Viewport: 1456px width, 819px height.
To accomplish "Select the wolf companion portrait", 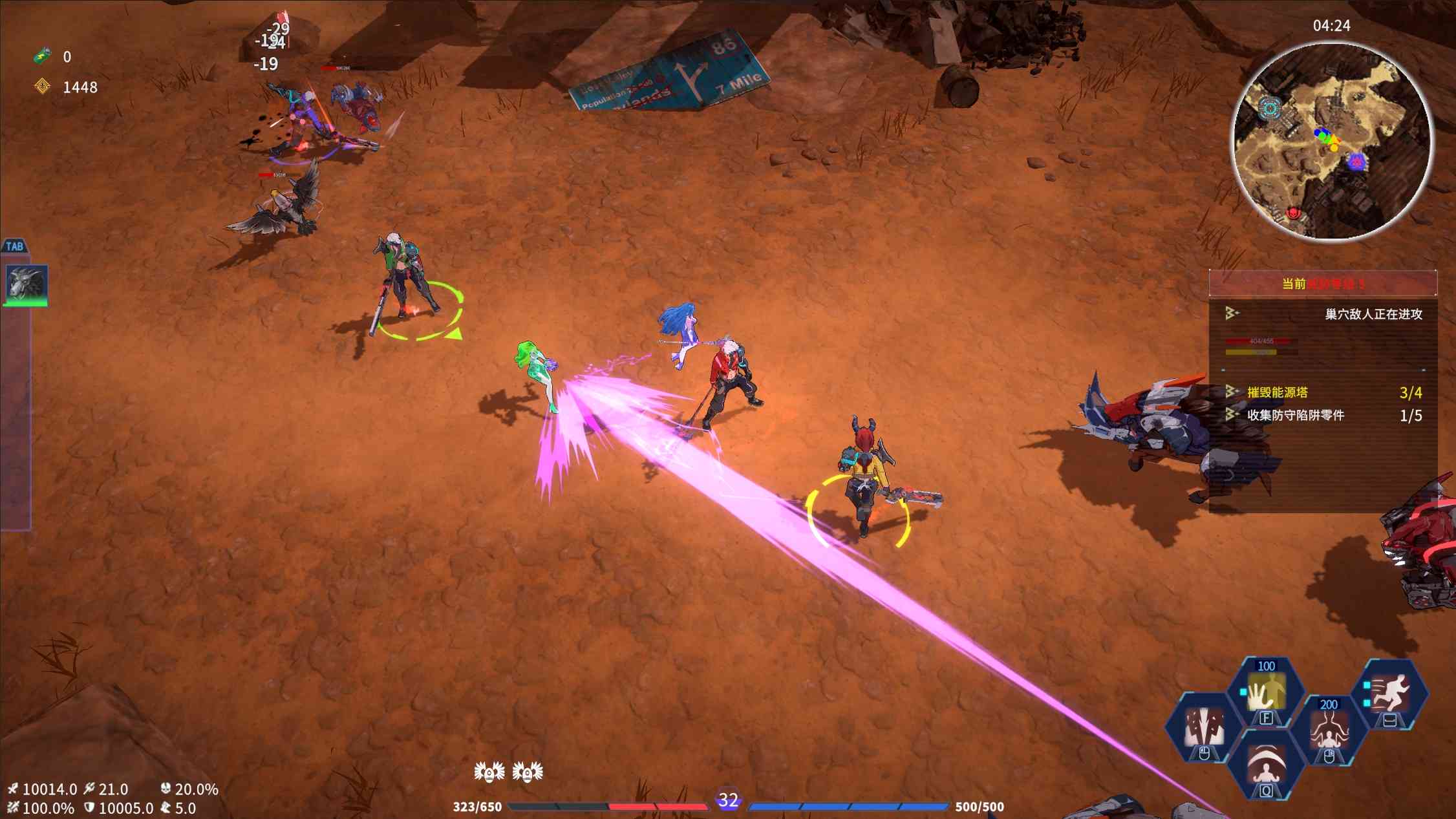I will pyautogui.click(x=27, y=284).
